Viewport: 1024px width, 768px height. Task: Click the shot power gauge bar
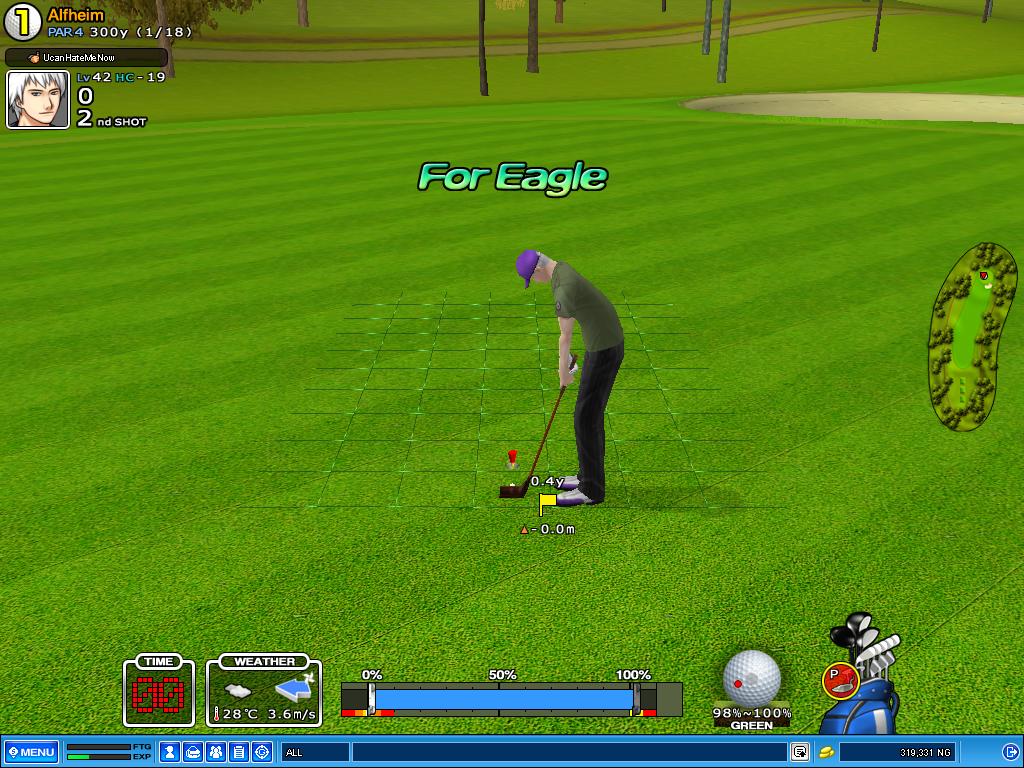504,698
